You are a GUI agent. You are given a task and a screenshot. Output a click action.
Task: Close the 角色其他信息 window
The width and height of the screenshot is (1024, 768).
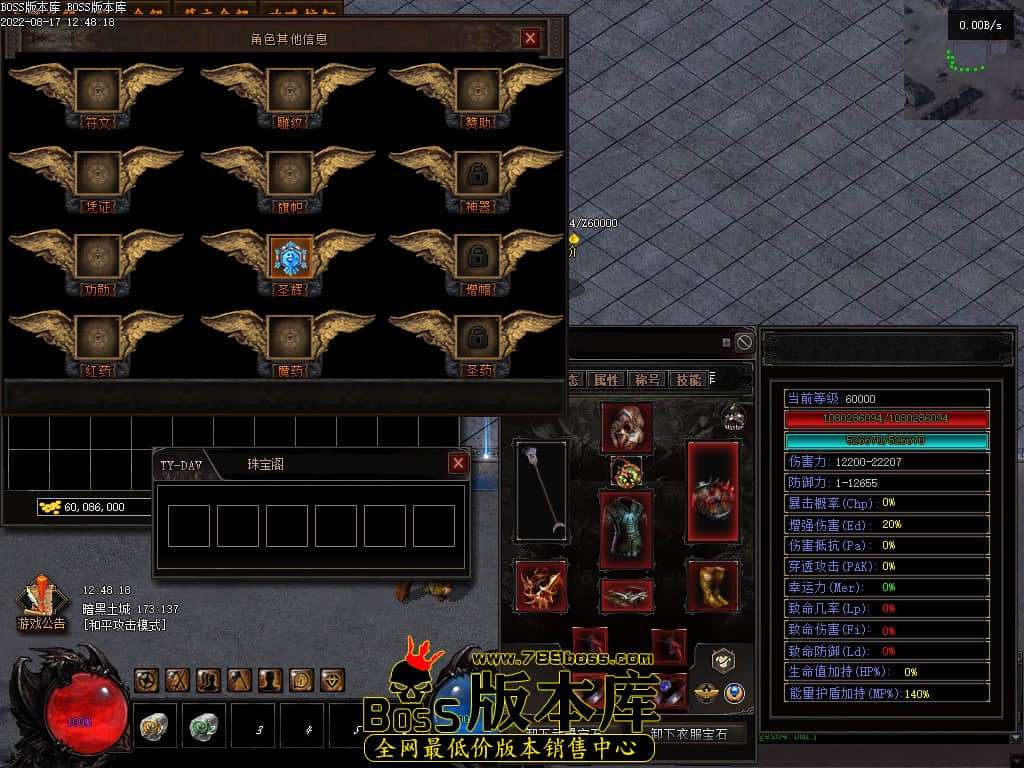(530, 38)
